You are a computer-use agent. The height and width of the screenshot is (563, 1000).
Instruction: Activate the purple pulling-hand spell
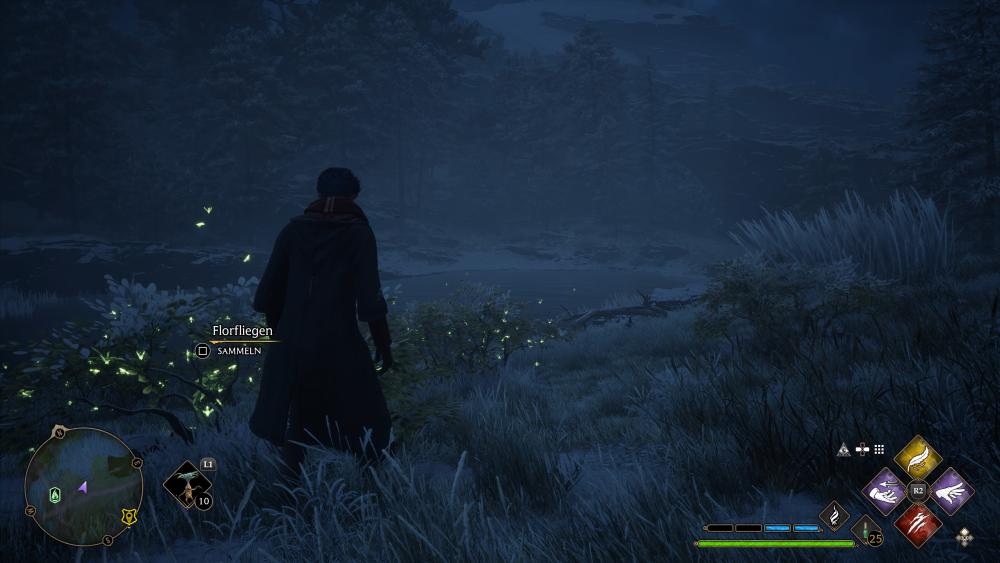[x=885, y=491]
